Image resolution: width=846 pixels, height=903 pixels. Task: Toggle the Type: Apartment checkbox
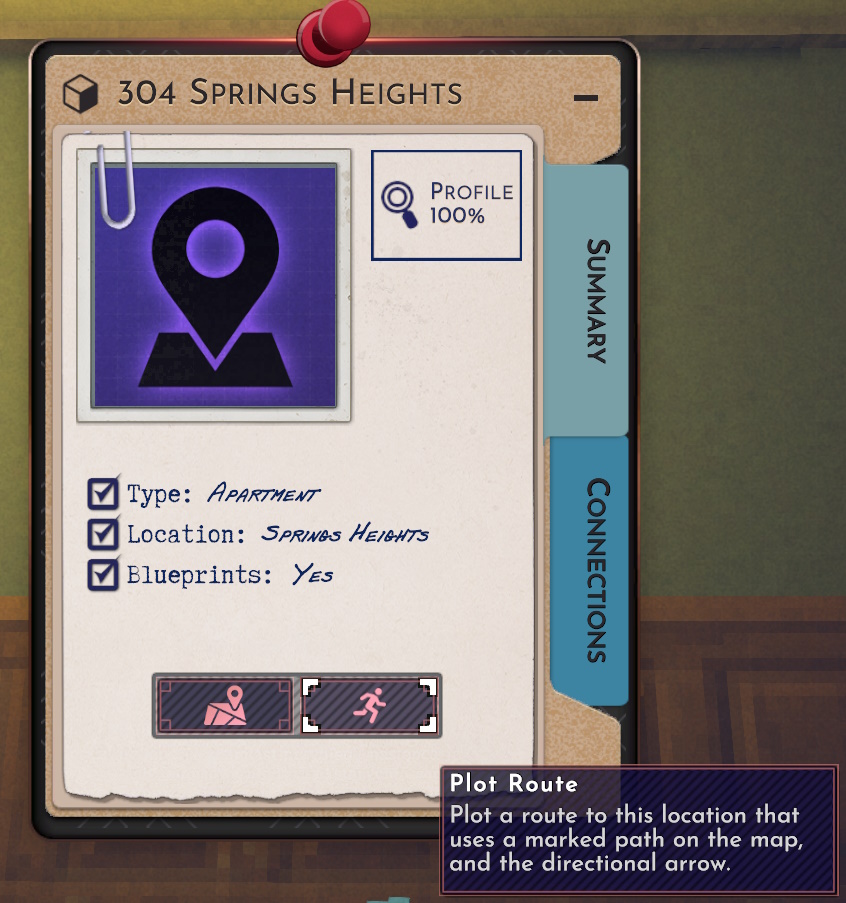[x=103, y=494]
